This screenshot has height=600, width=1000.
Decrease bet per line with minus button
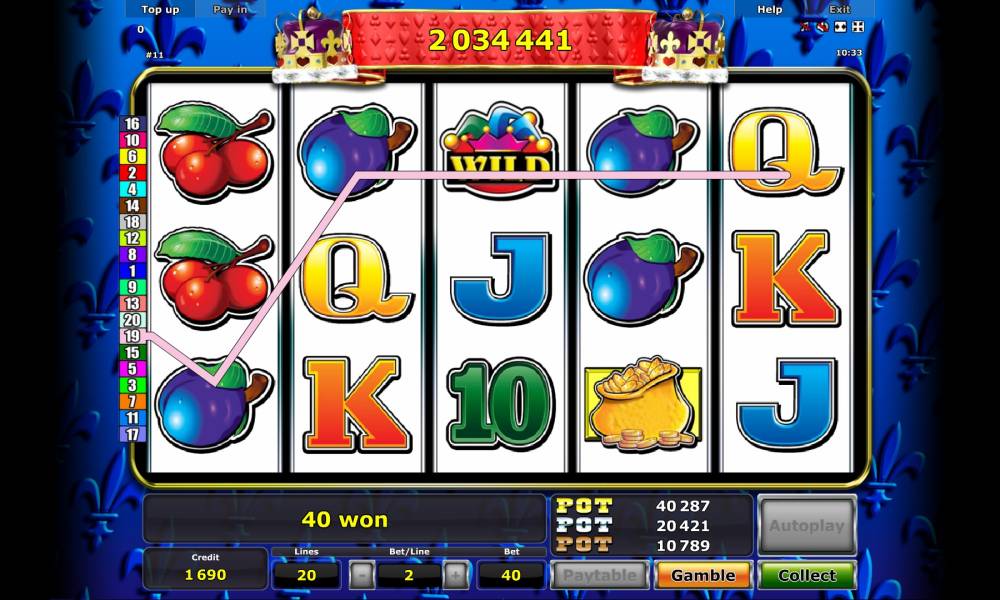tap(362, 575)
